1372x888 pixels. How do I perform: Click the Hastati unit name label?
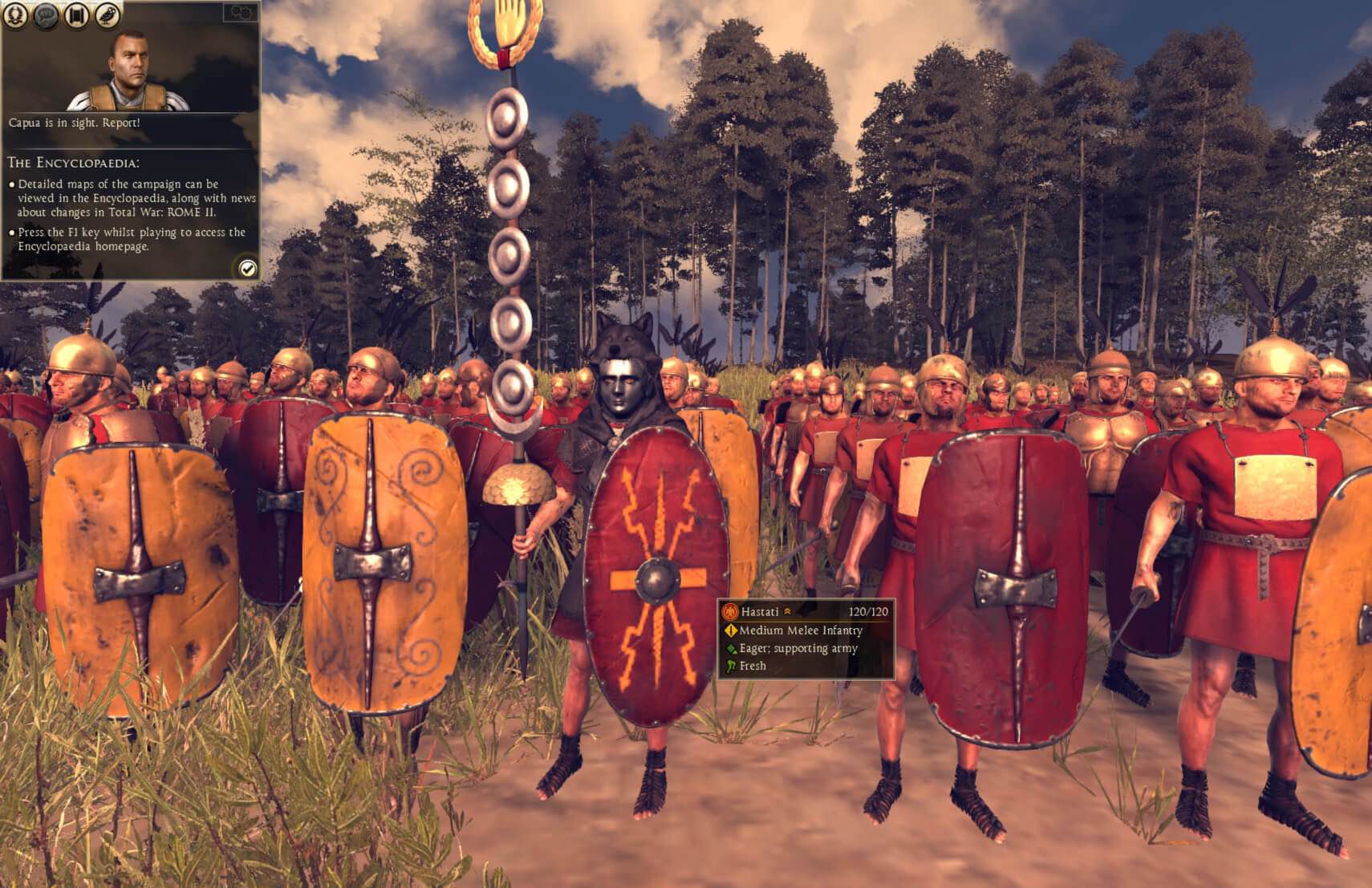tap(761, 611)
